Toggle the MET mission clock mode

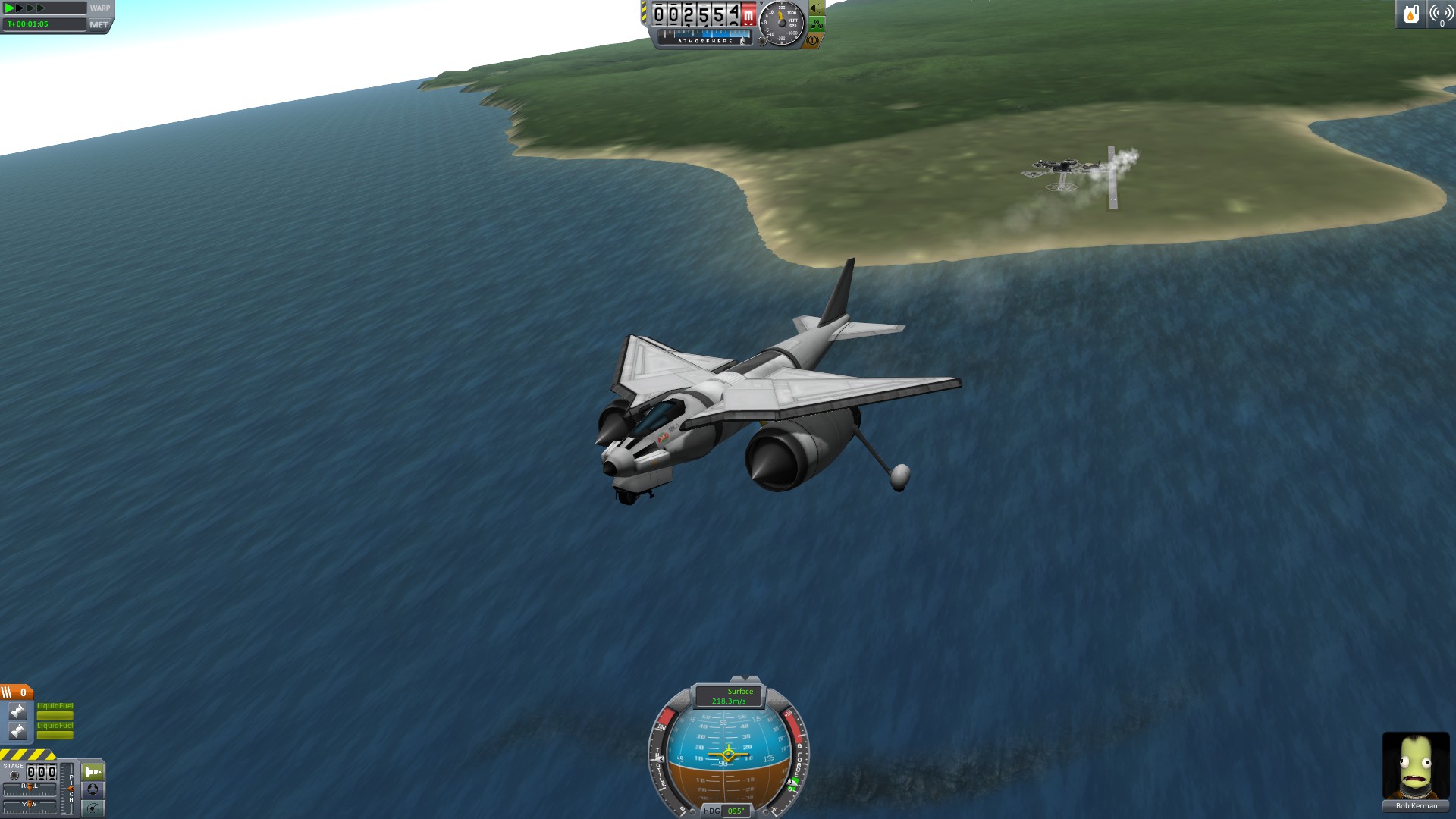tap(99, 24)
